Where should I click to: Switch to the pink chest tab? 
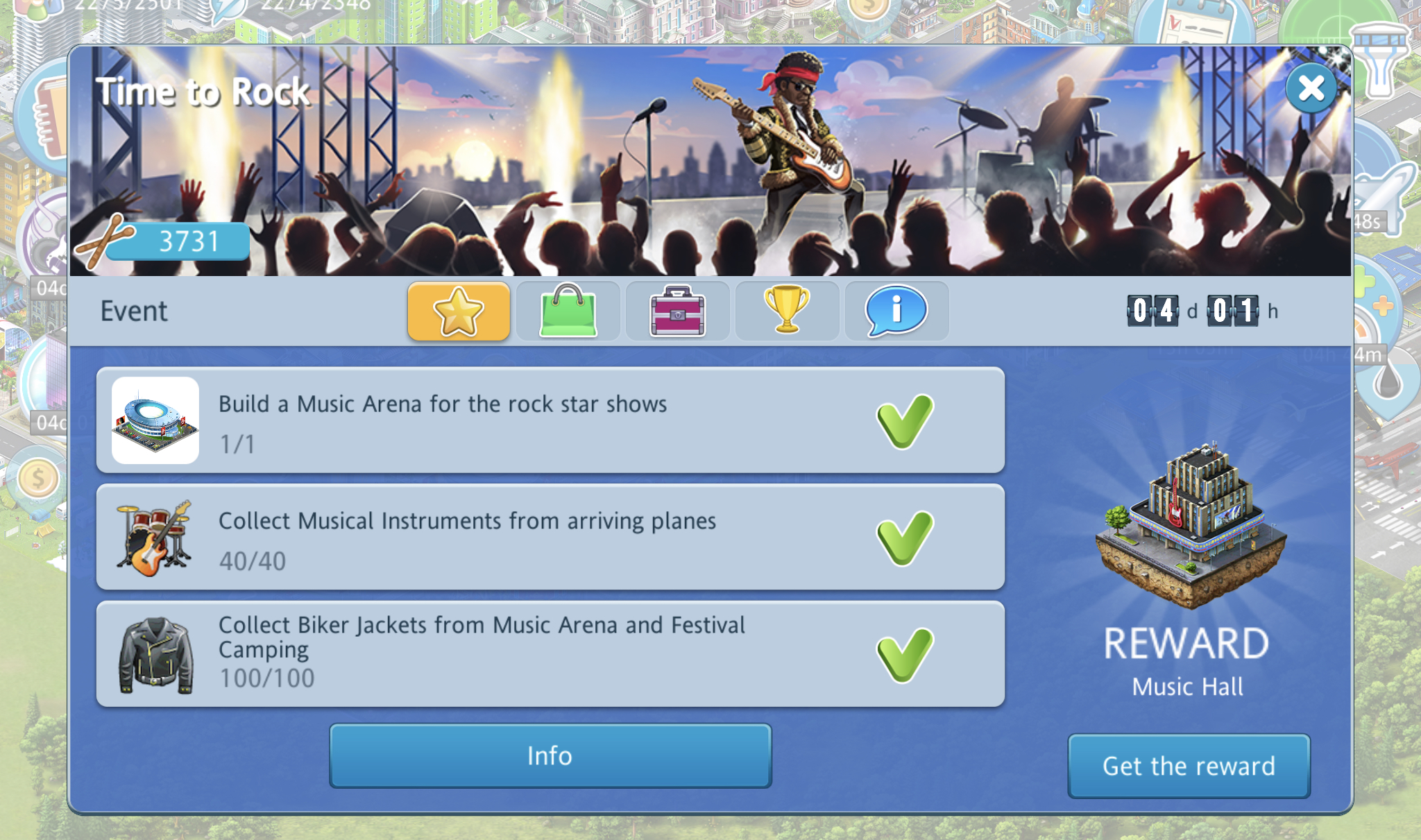tap(677, 311)
